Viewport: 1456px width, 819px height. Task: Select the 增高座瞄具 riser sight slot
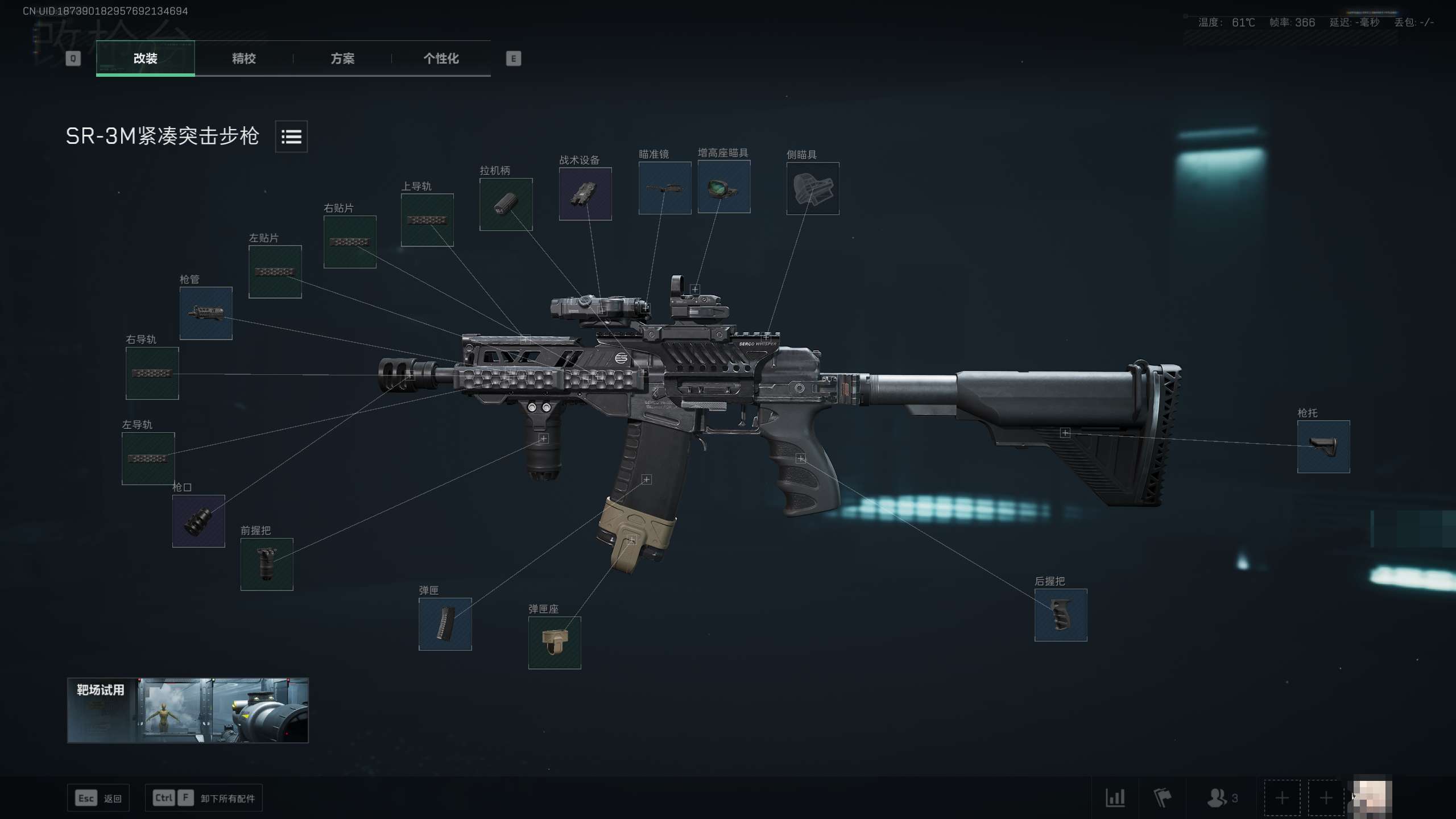[724, 187]
